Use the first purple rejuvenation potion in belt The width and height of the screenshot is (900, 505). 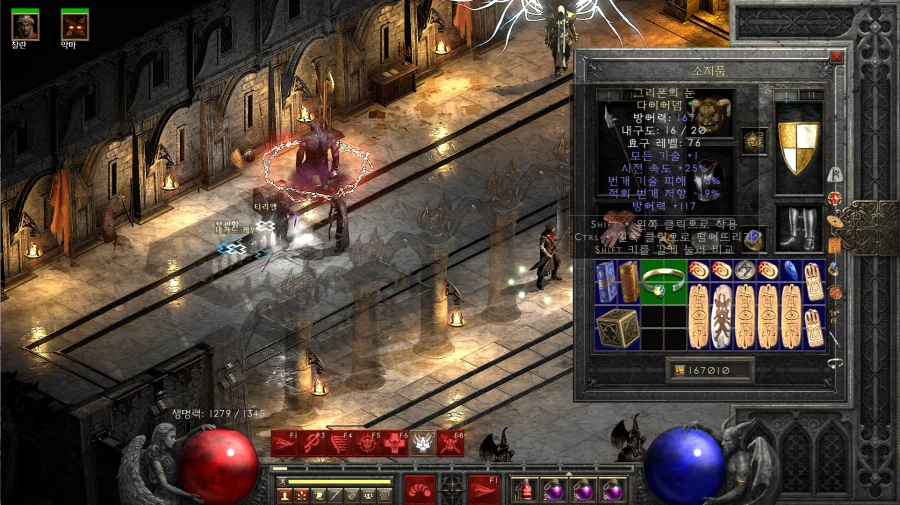click(554, 491)
